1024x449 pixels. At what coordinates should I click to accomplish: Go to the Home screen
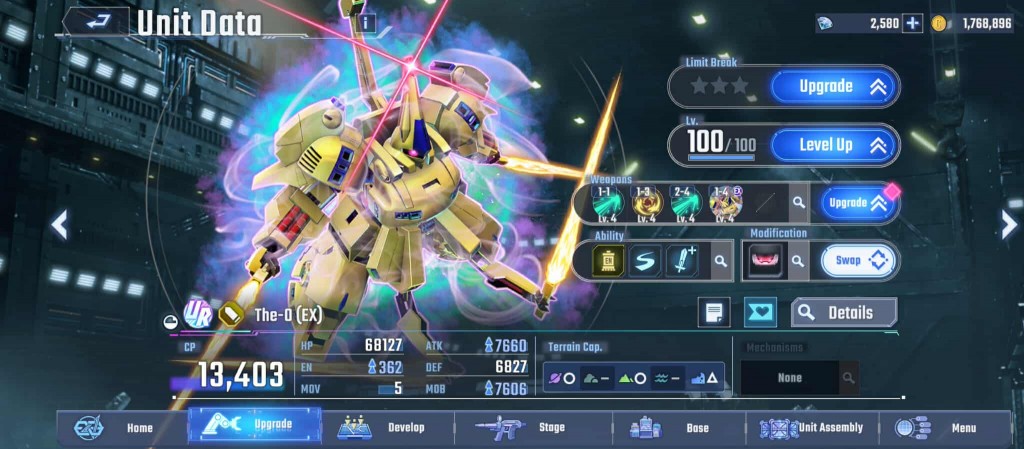(x=120, y=428)
